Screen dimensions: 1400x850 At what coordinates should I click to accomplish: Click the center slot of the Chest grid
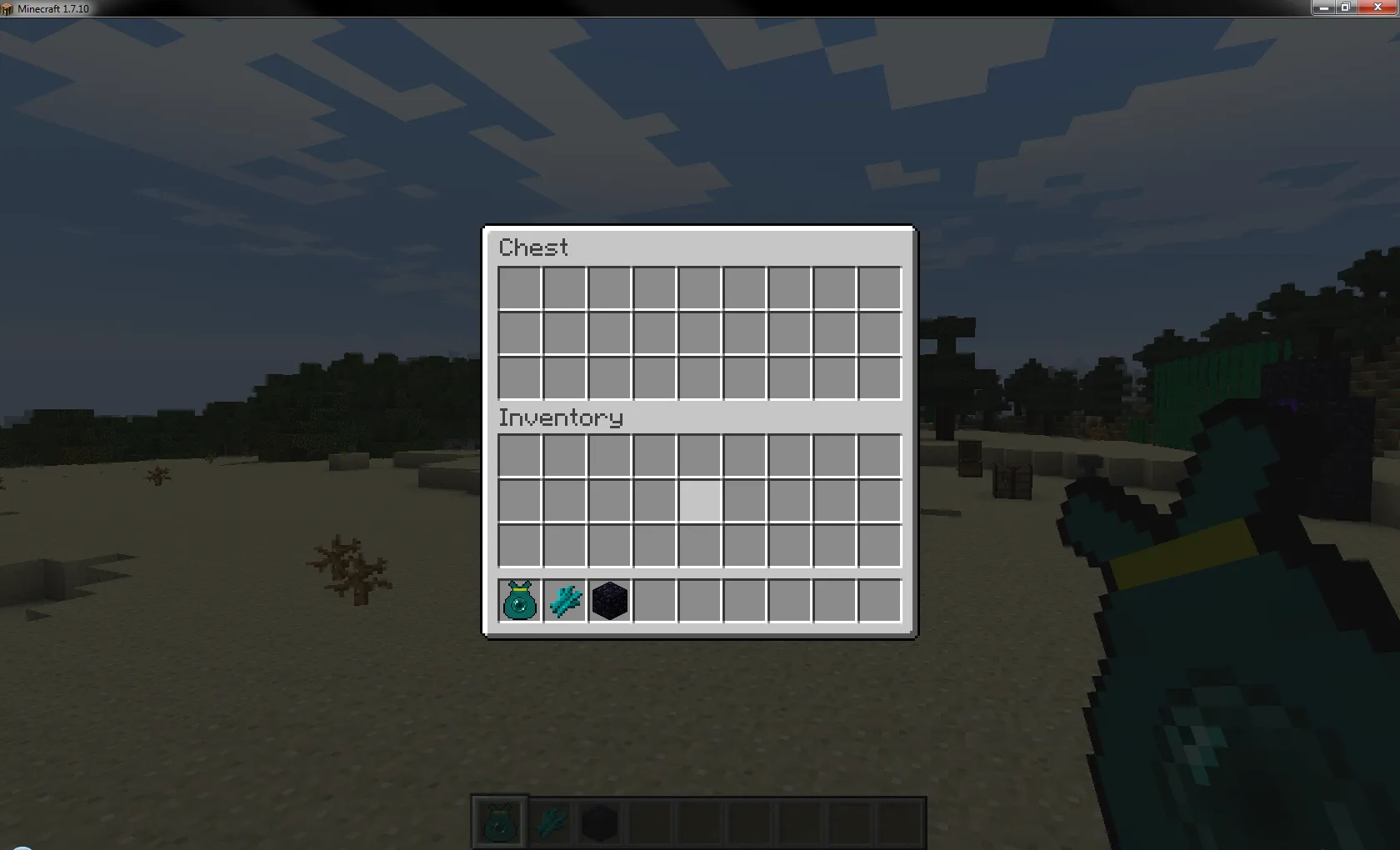tap(698, 333)
